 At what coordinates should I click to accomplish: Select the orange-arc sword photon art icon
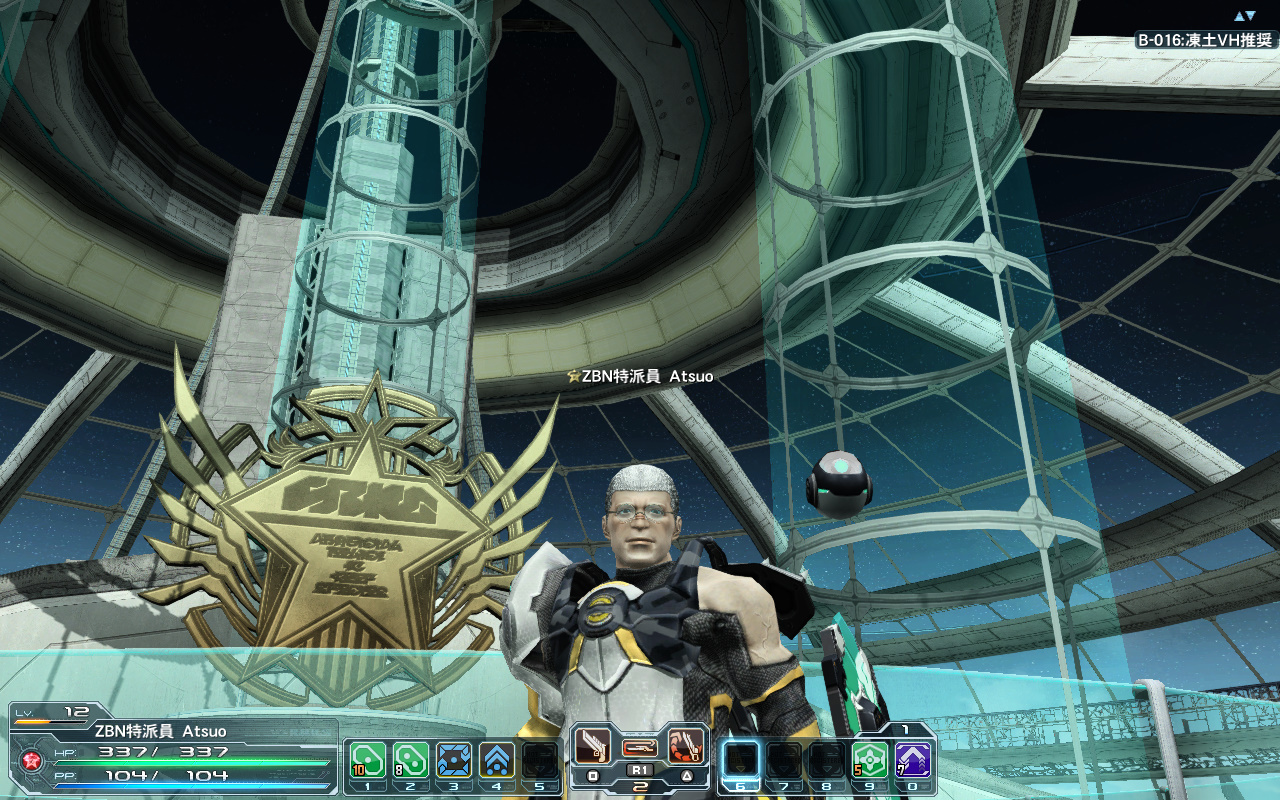(x=685, y=745)
